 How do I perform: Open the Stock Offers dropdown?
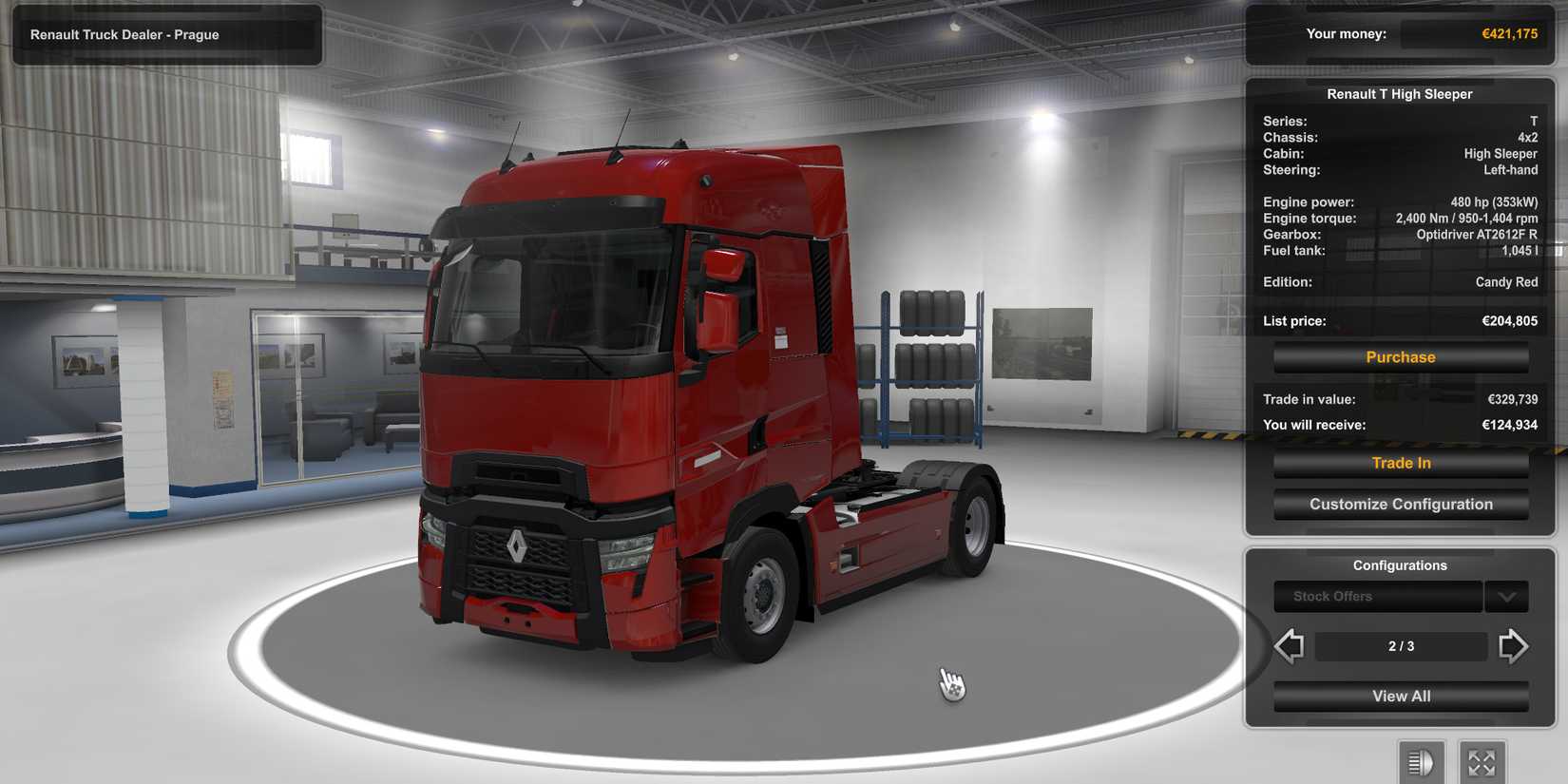(1377, 596)
